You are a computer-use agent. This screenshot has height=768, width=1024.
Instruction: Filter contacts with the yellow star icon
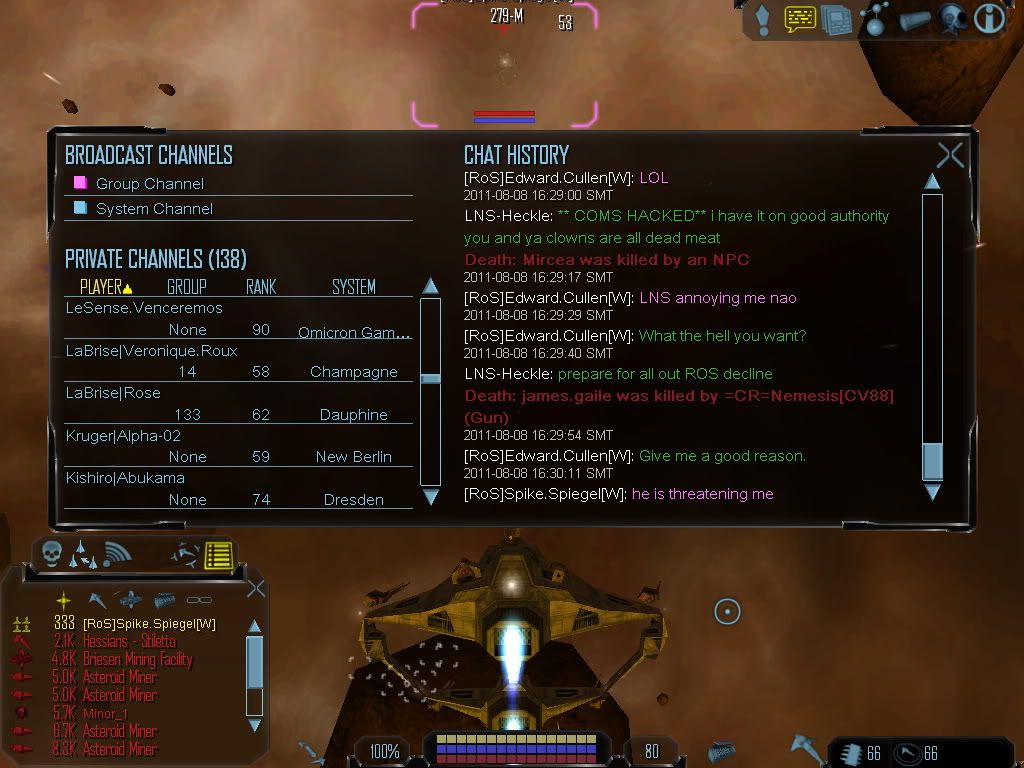tap(63, 600)
